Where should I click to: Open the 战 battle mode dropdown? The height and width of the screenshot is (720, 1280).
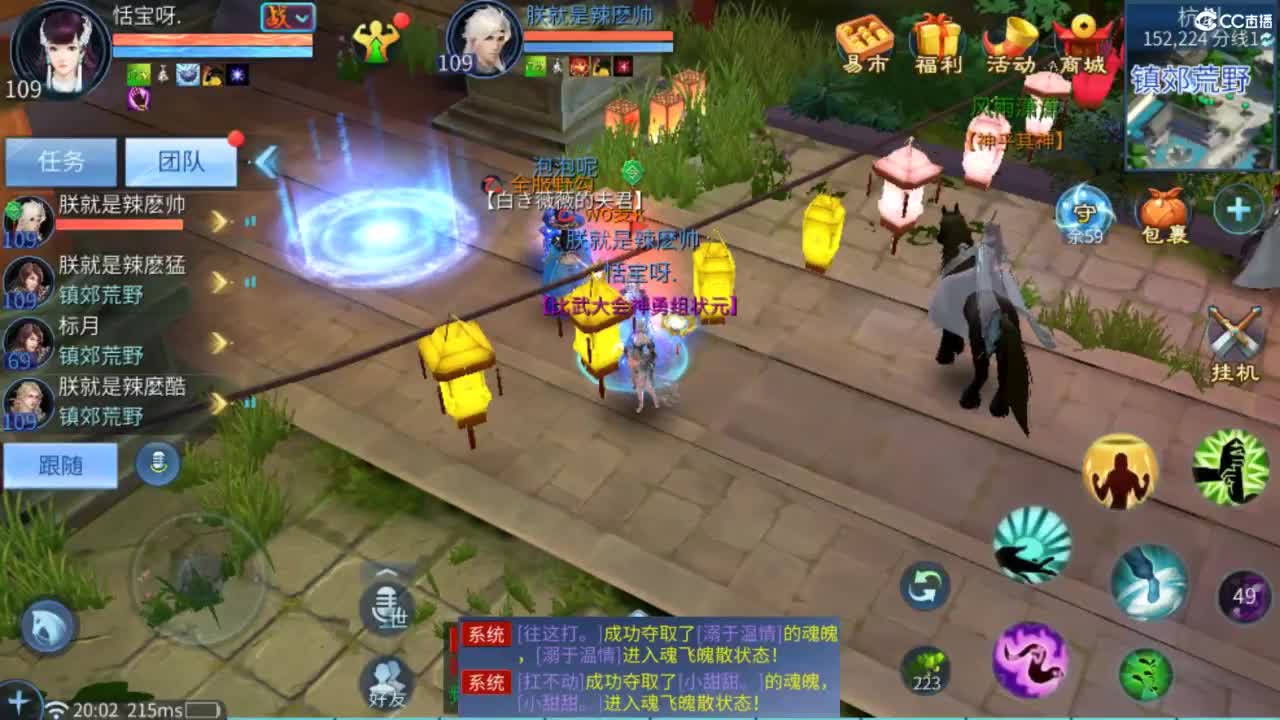(x=286, y=18)
